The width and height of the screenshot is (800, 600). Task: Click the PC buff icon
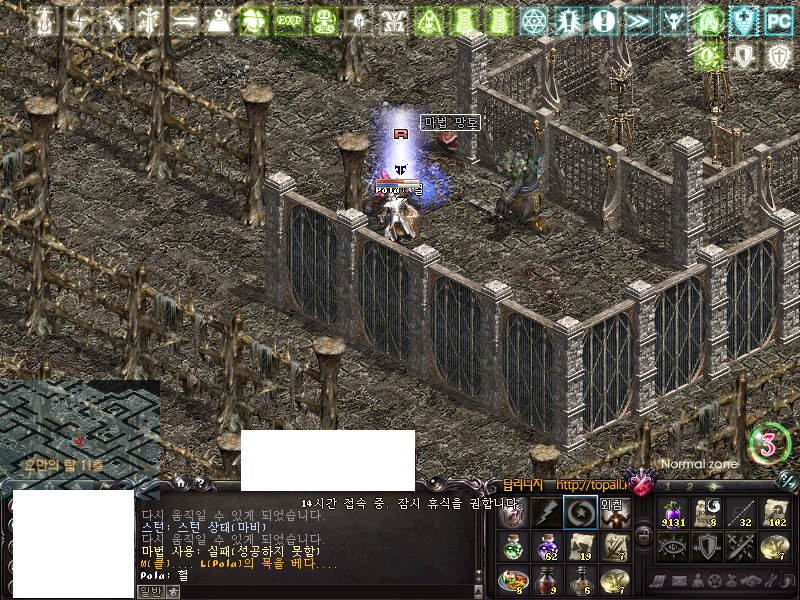778,20
